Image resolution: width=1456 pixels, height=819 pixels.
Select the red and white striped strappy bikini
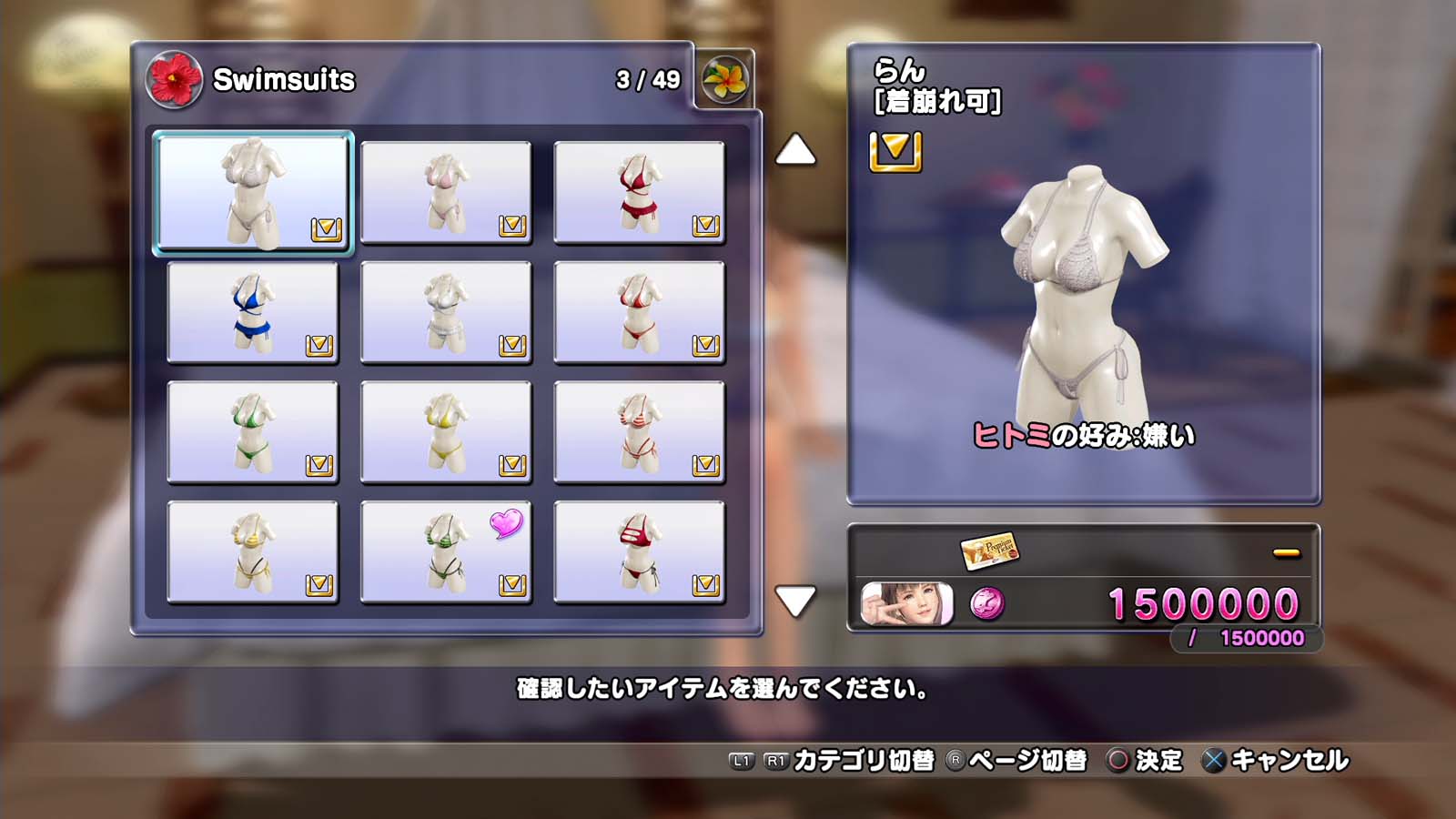639,432
